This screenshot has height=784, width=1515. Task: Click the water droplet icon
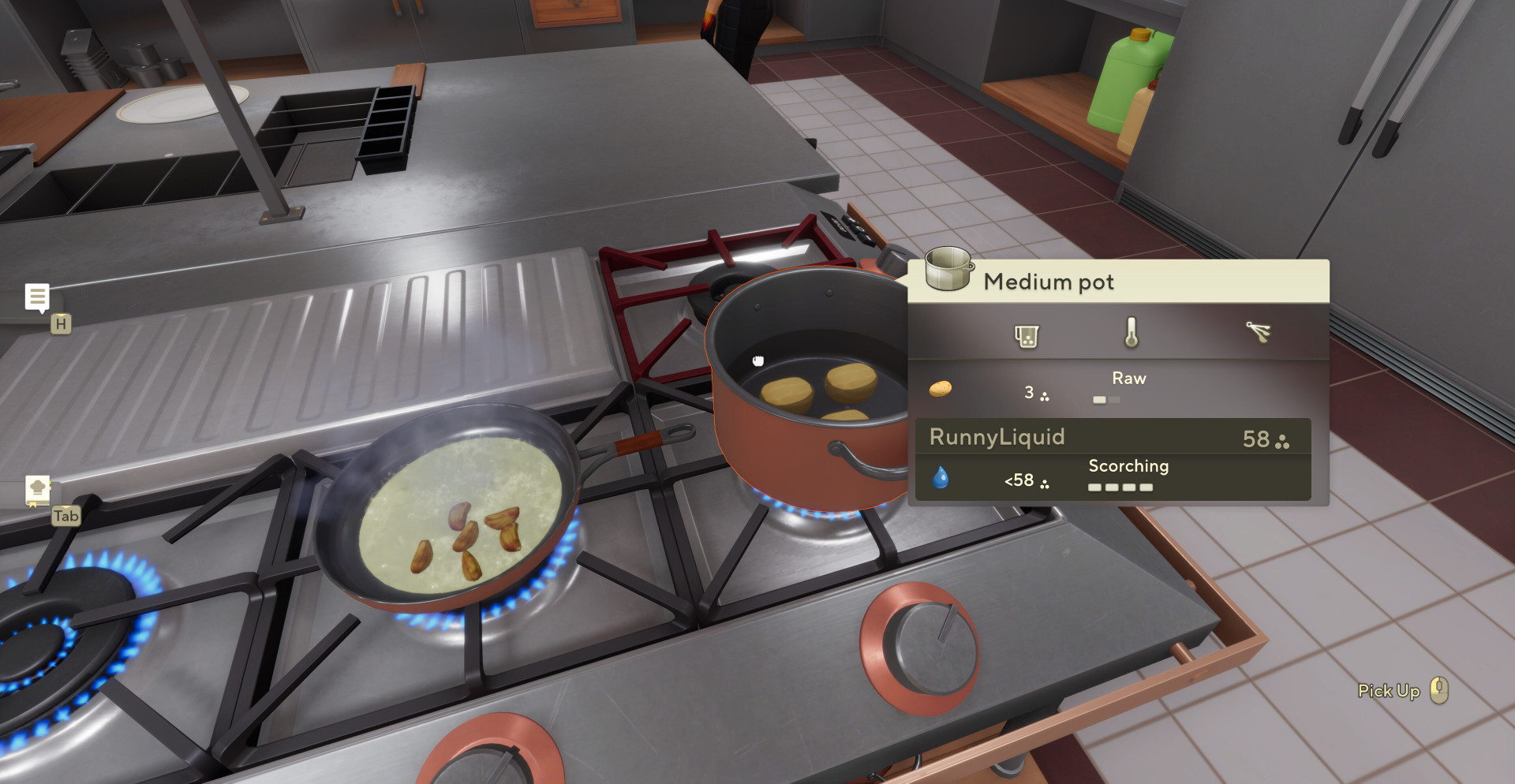click(940, 478)
